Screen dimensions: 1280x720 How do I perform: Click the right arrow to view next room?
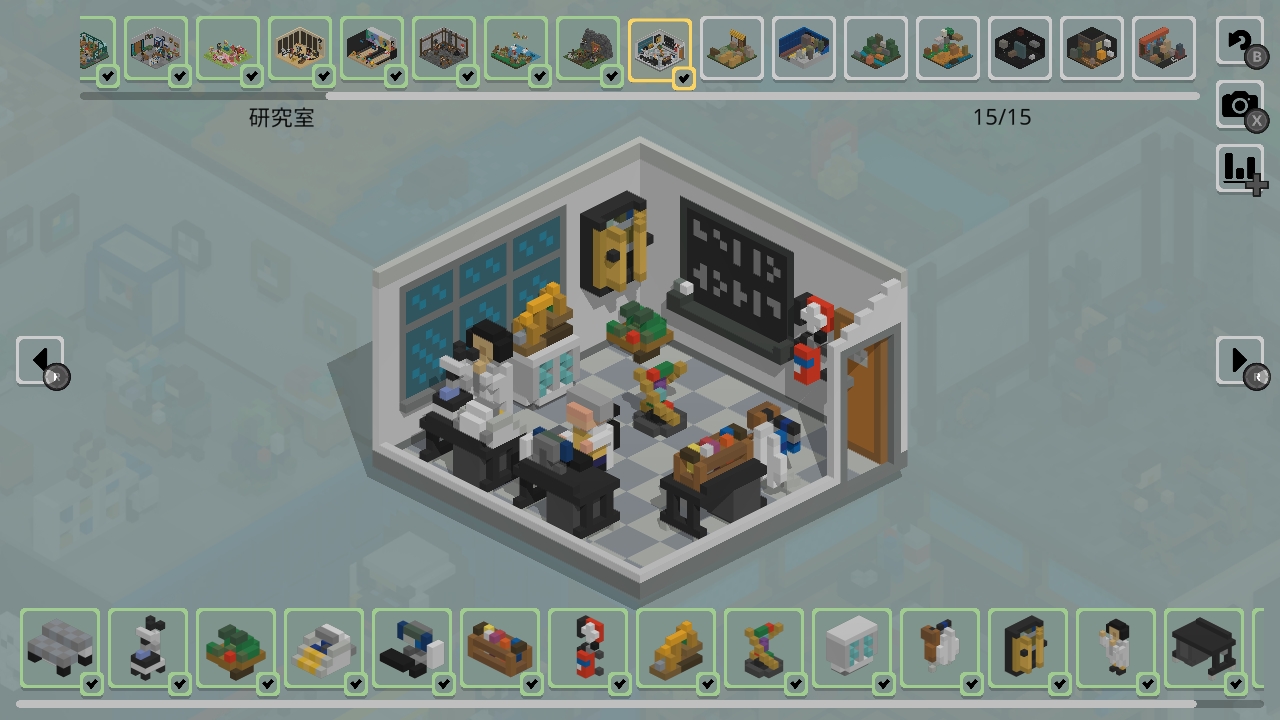1240,360
